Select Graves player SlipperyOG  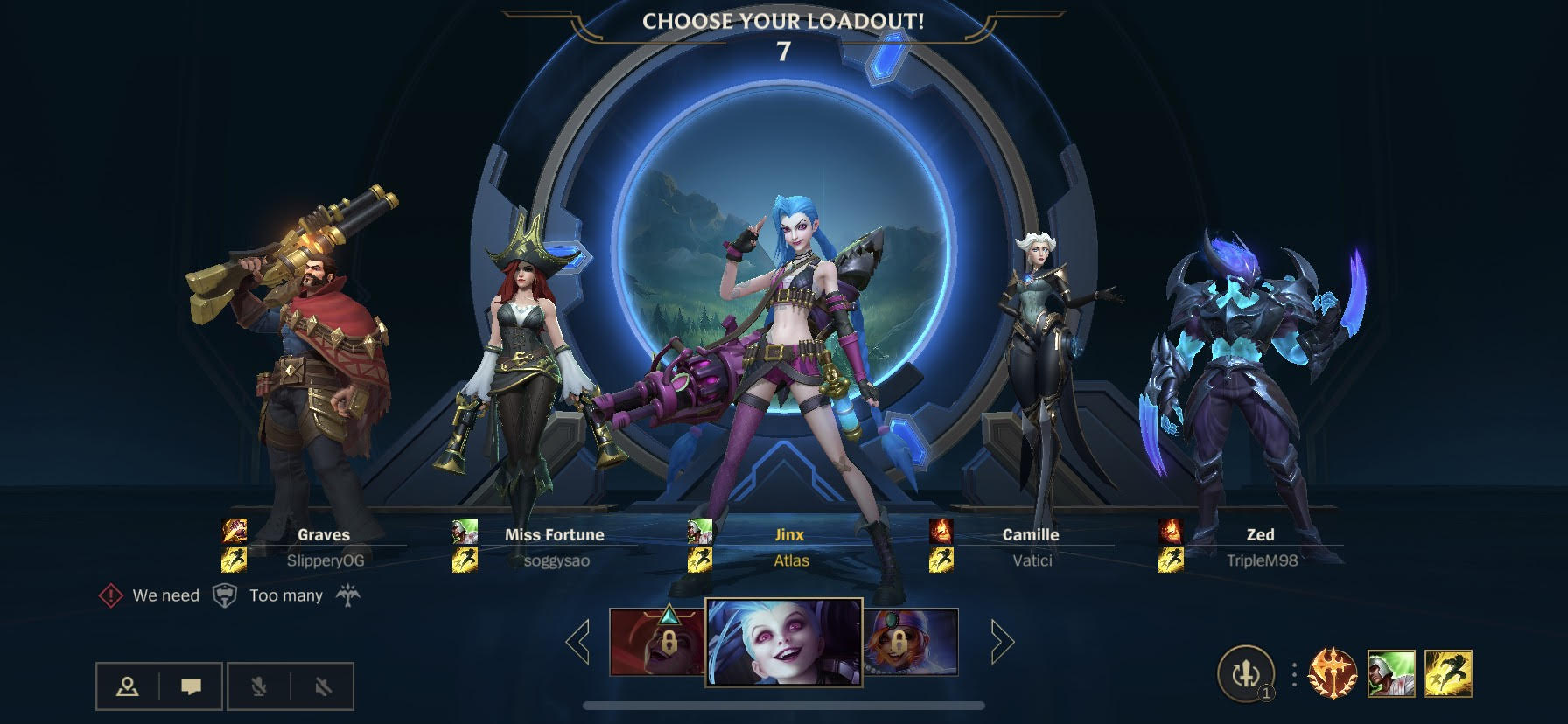pyautogui.click(x=324, y=546)
